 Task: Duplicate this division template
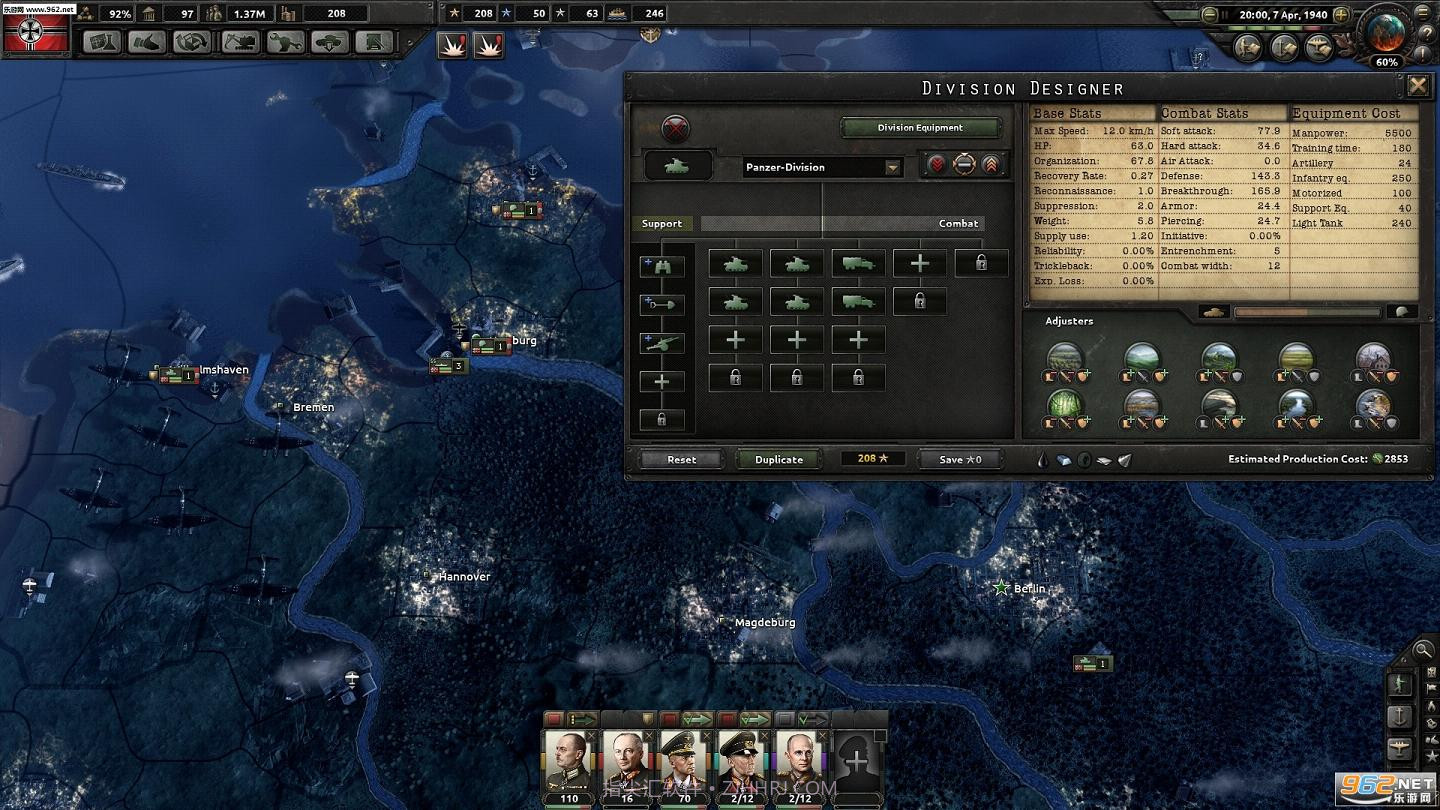tap(779, 459)
